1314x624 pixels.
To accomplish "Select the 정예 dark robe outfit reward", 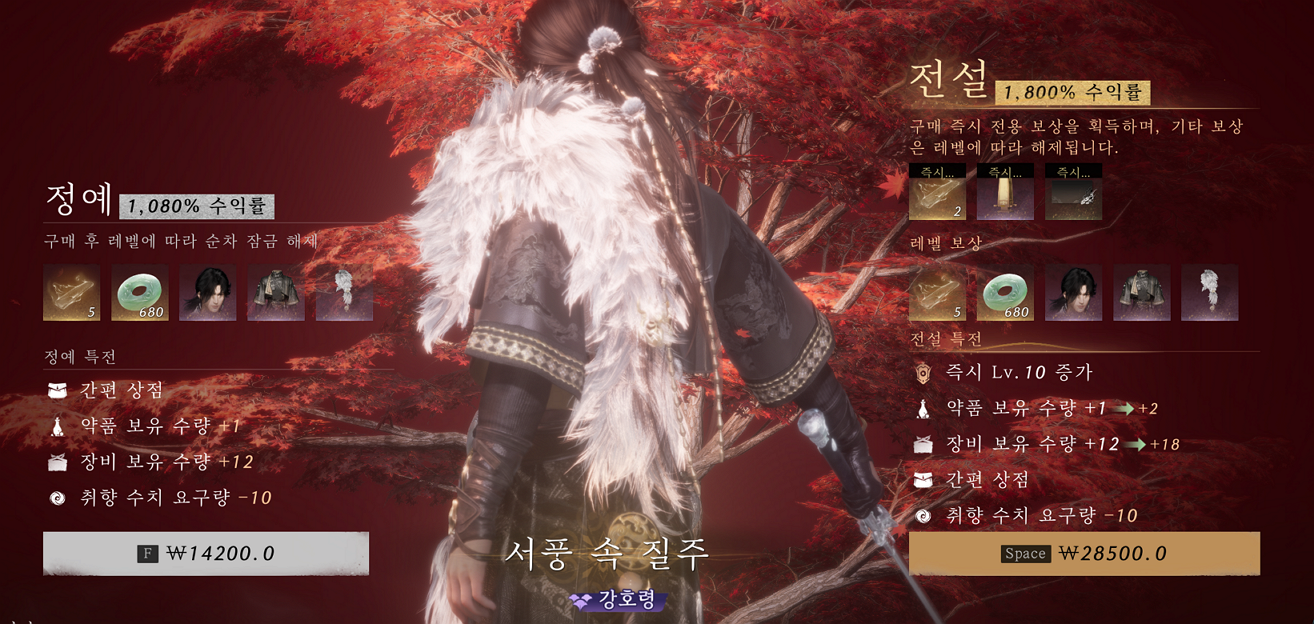I will (276, 293).
